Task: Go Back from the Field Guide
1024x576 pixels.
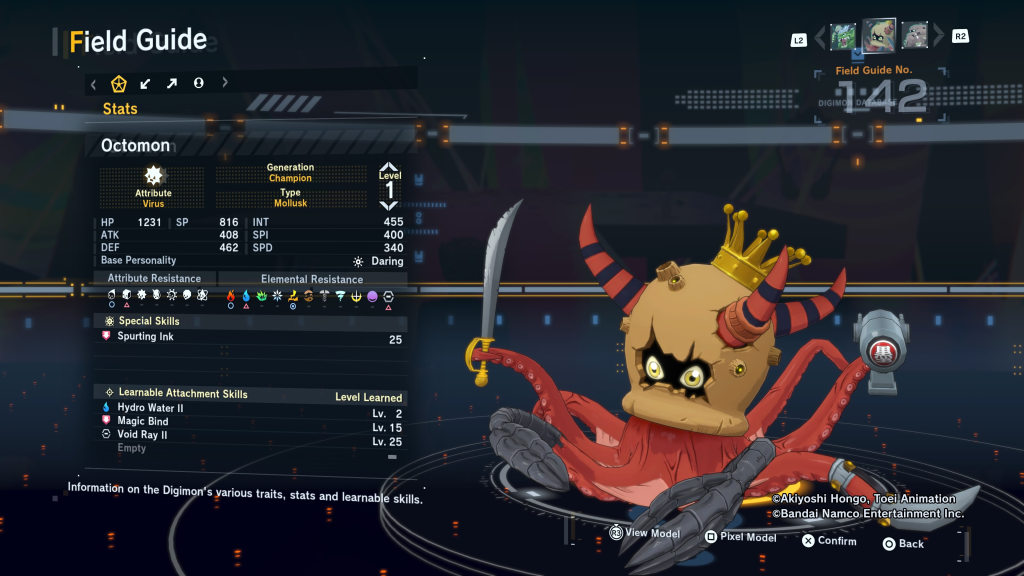Action: (903, 544)
